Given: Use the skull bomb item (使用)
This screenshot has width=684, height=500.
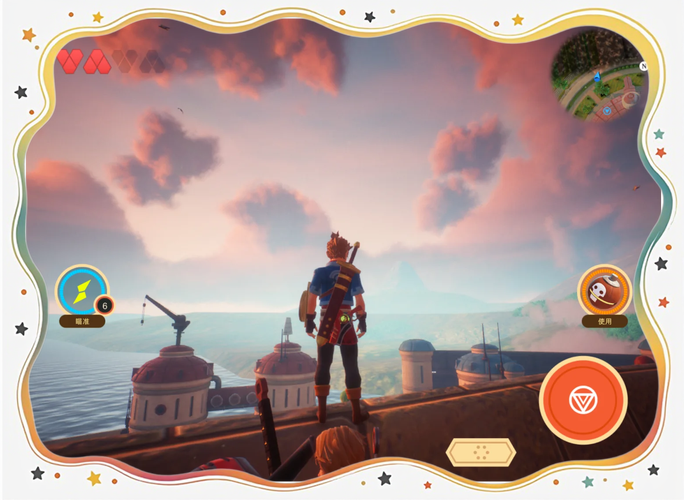Looking at the screenshot, I should click(604, 291).
